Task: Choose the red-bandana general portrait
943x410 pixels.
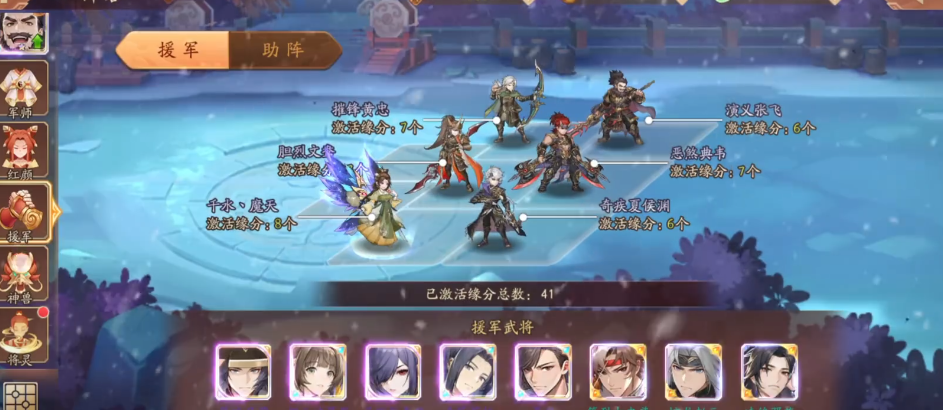Action: point(618,372)
